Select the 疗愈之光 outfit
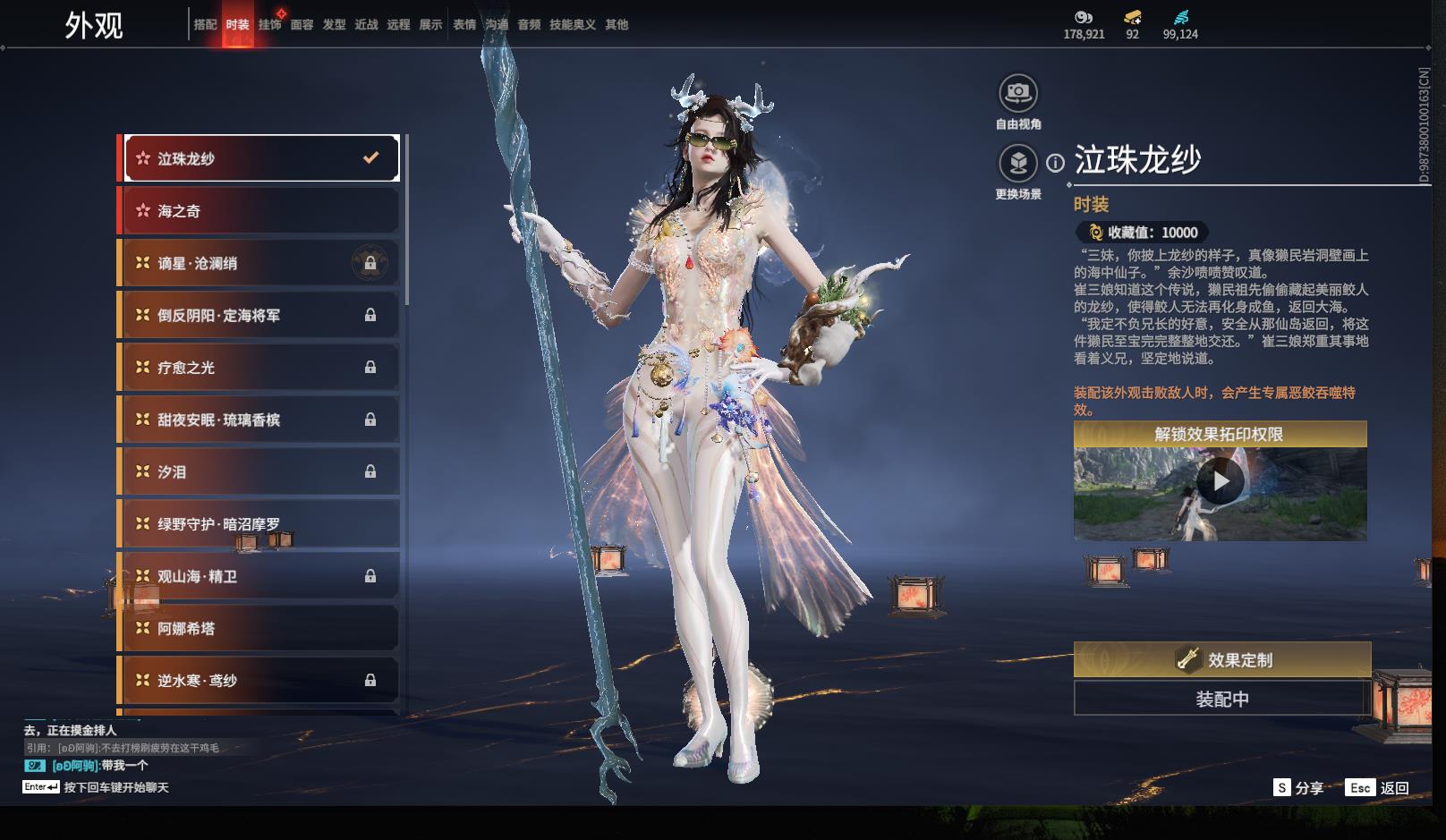 pyautogui.click(x=259, y=368)
